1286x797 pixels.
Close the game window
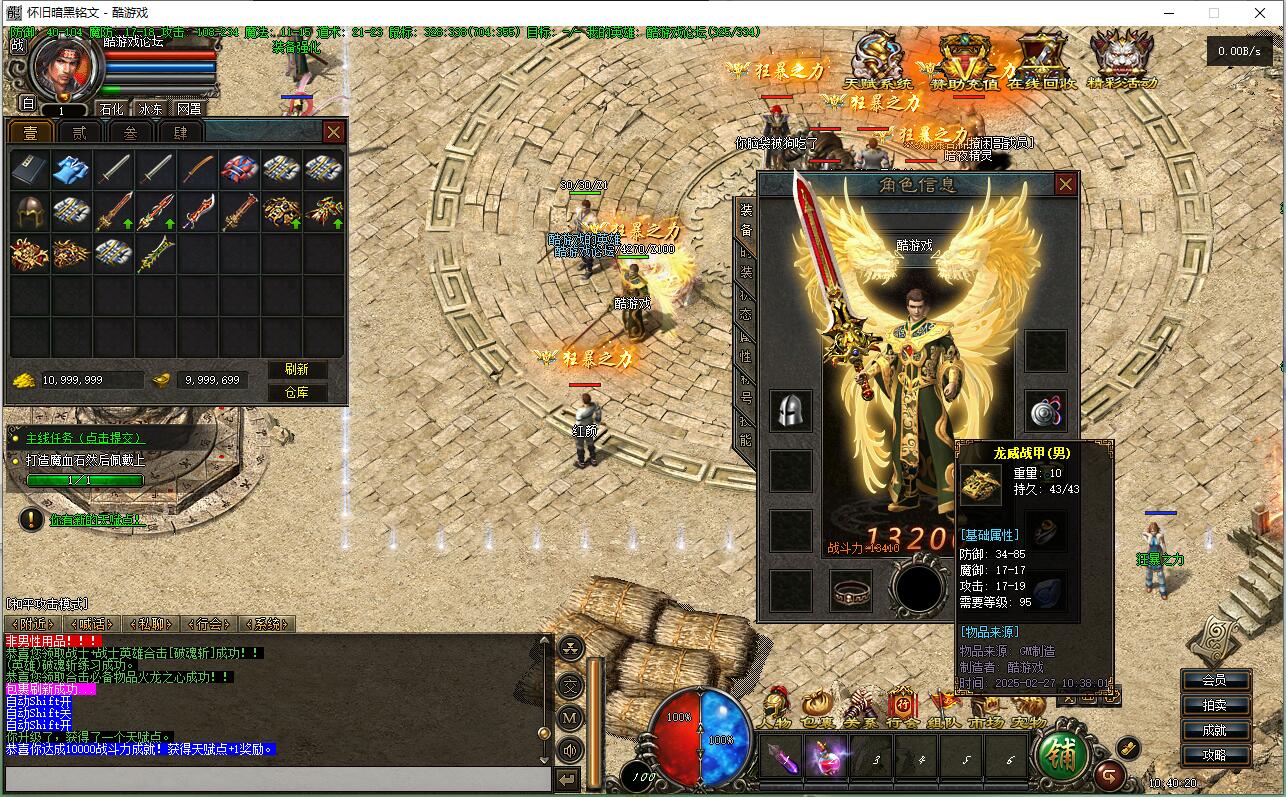point(1260,13)
